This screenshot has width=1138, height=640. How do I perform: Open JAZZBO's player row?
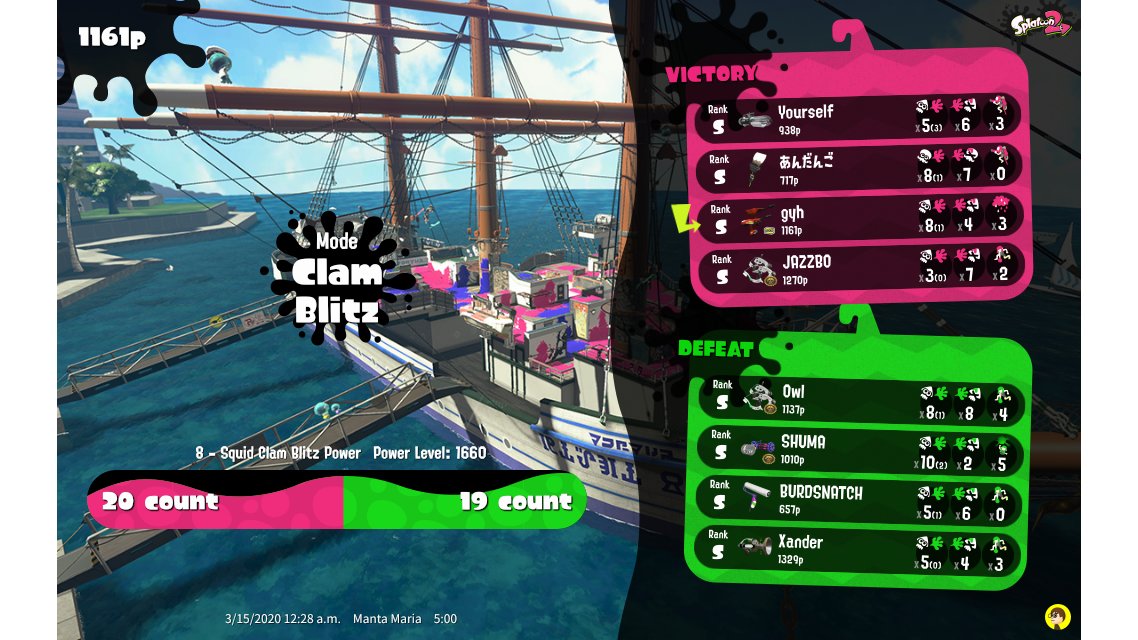click(860, 269)
